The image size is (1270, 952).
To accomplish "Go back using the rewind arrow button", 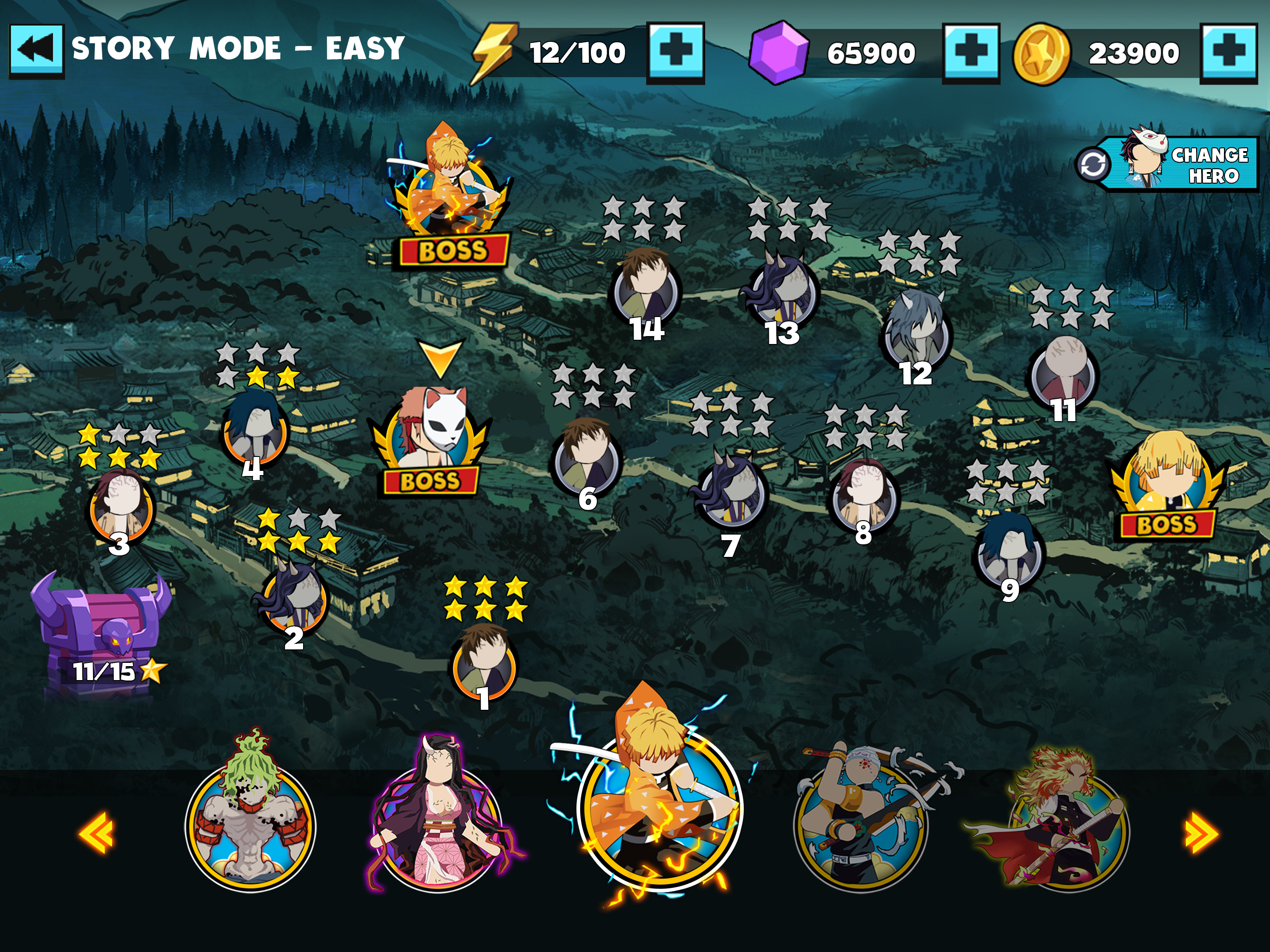I will tap(37, 51).
